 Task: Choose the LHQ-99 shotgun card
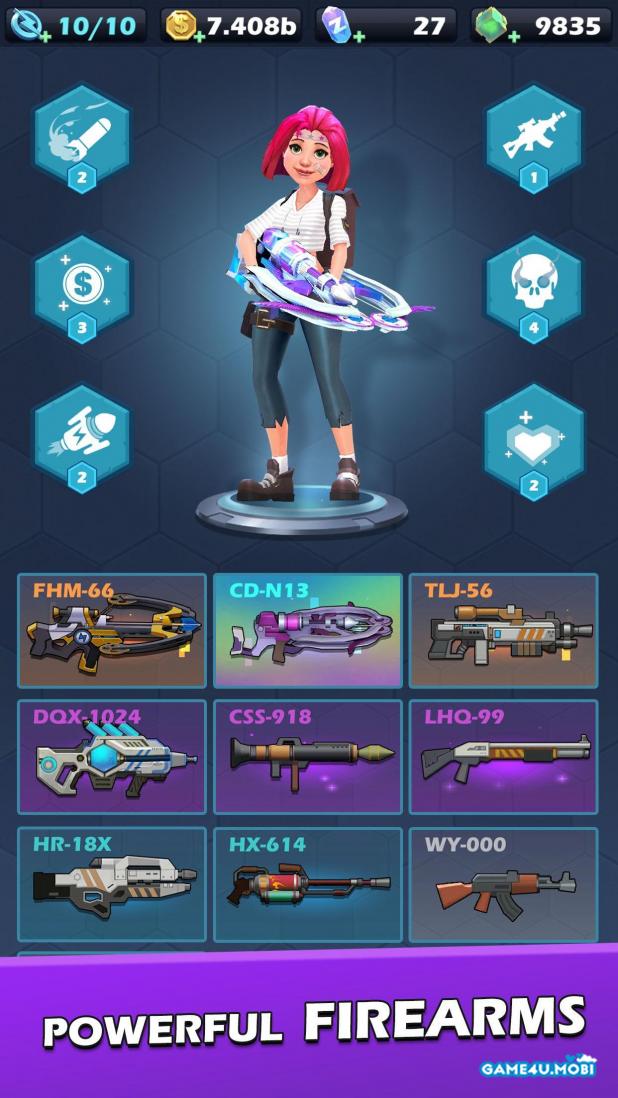(x=503, y=757)
